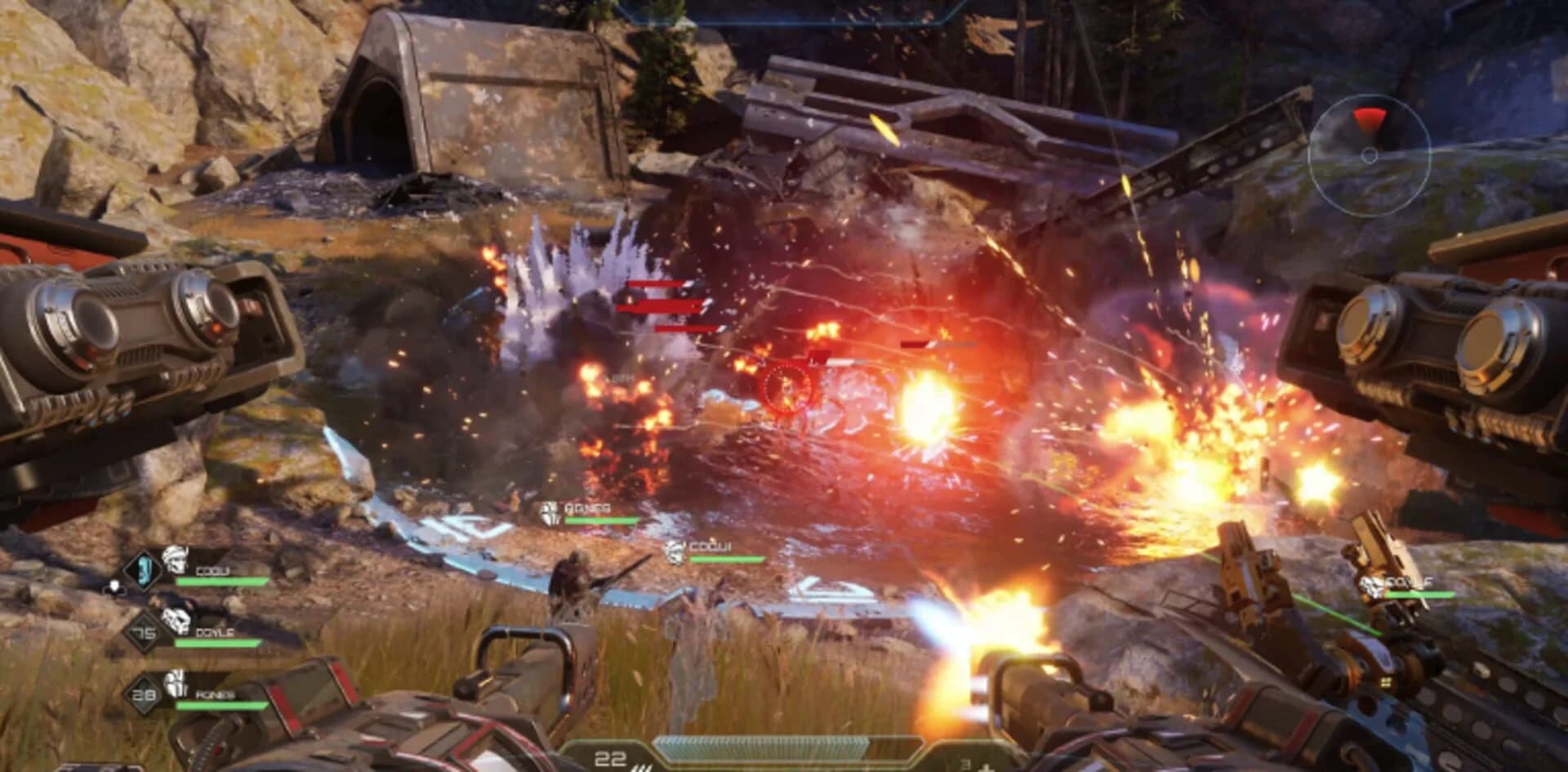Select DOYLE's portrait icon in squad roster

pyautogui.click(x=176, y=622)
